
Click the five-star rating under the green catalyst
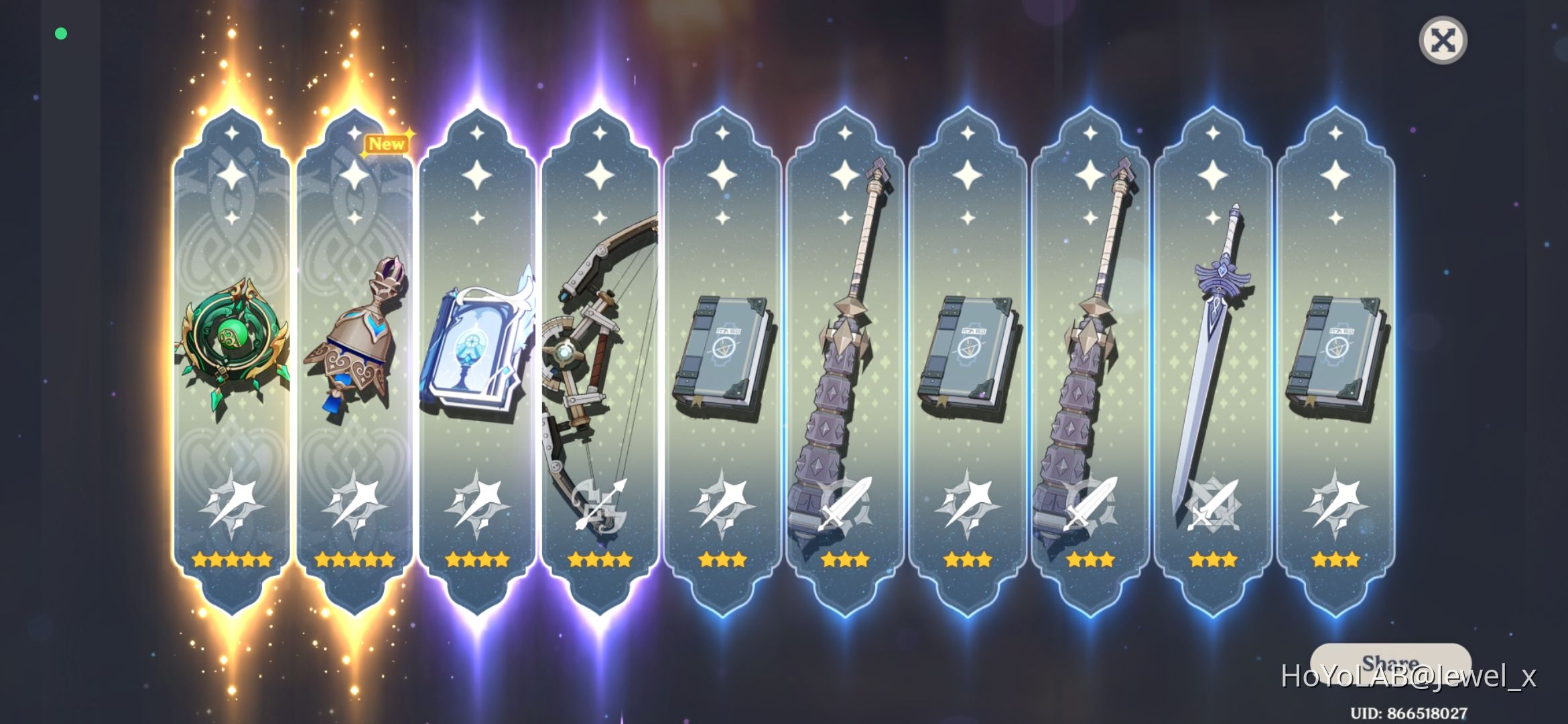233,558
